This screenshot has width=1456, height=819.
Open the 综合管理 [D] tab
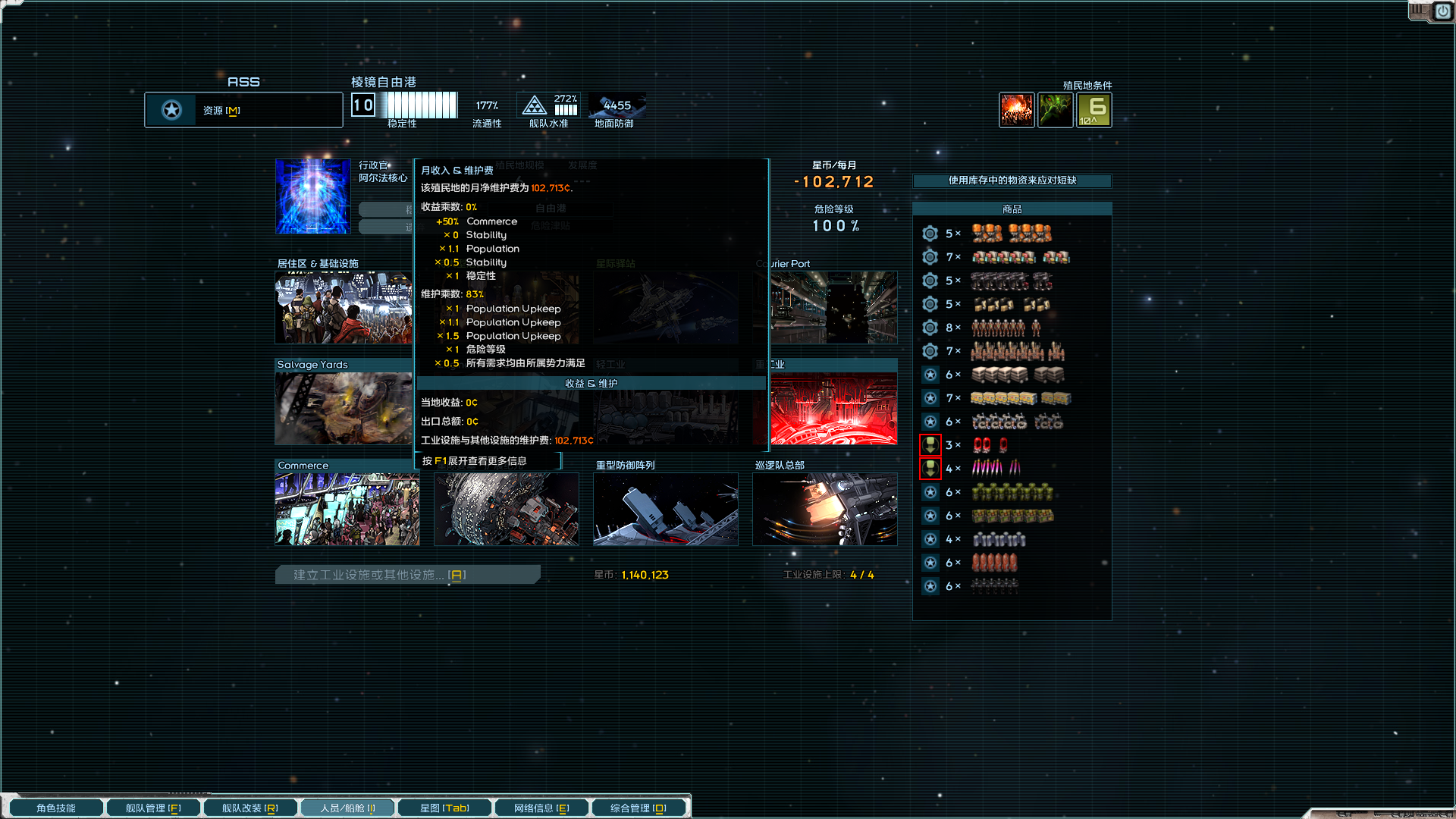tap(639, 807)
